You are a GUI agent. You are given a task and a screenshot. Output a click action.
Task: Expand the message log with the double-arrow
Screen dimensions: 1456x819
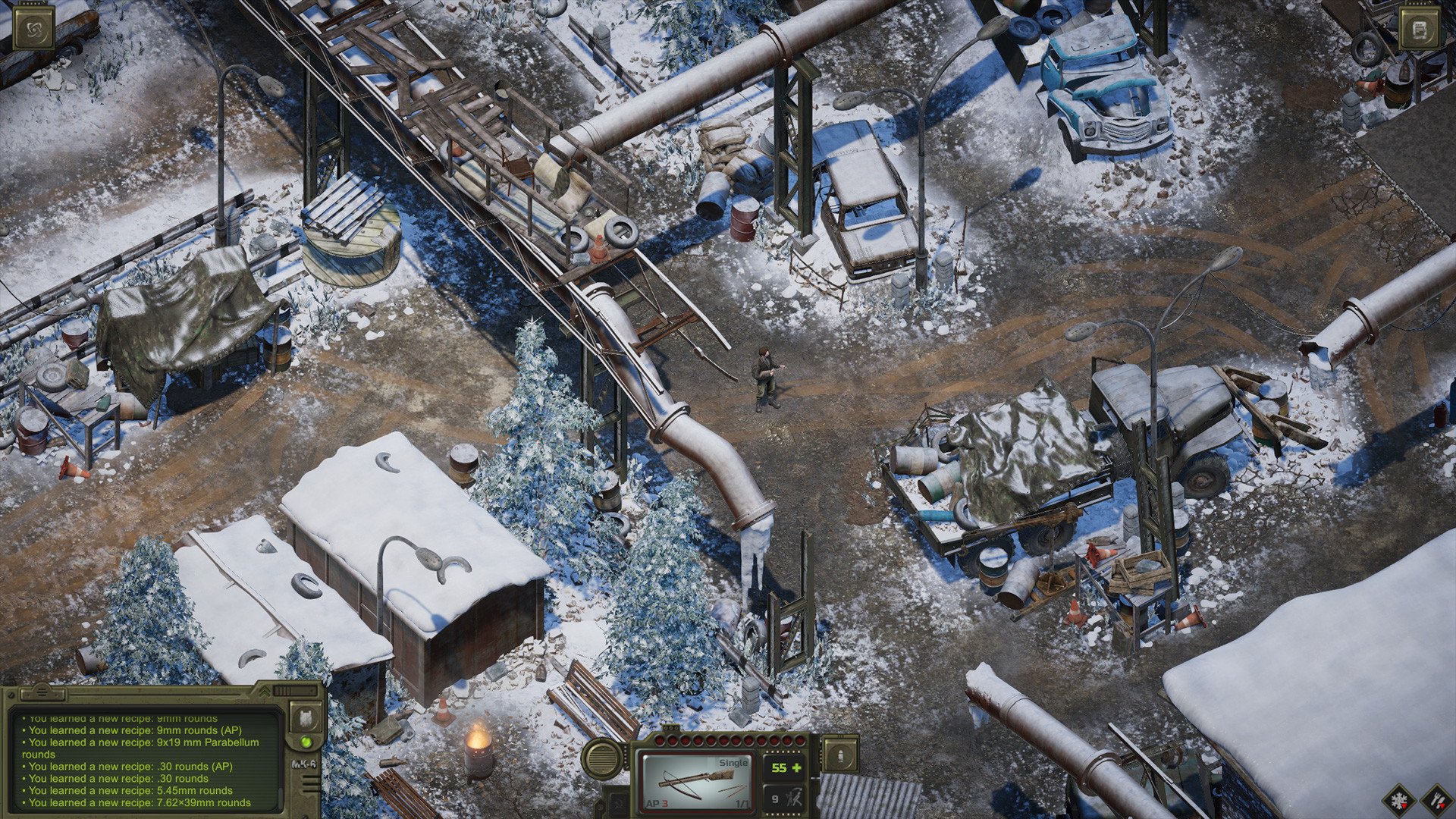[265, 692]
